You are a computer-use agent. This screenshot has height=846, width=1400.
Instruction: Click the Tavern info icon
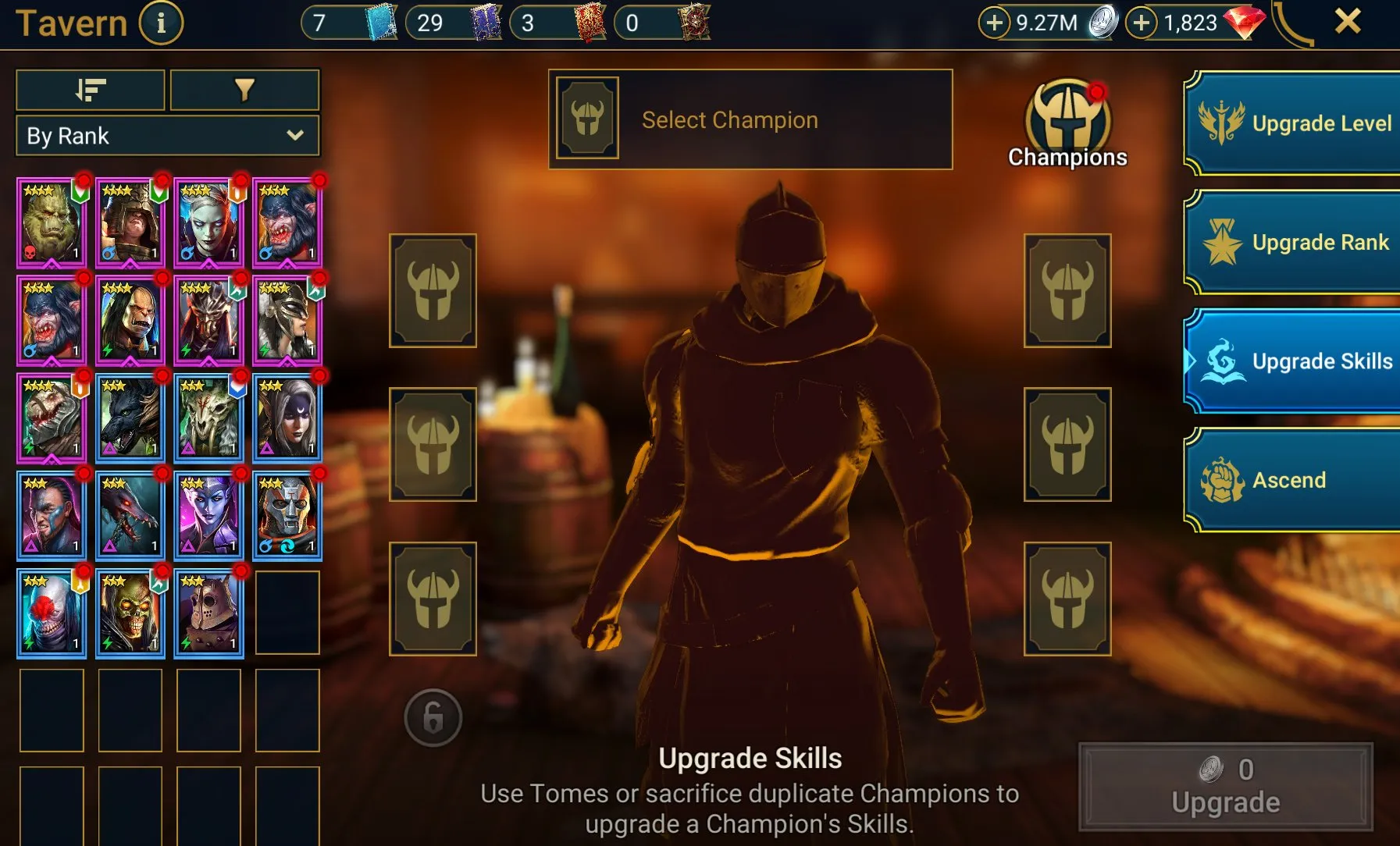[160, 23]
